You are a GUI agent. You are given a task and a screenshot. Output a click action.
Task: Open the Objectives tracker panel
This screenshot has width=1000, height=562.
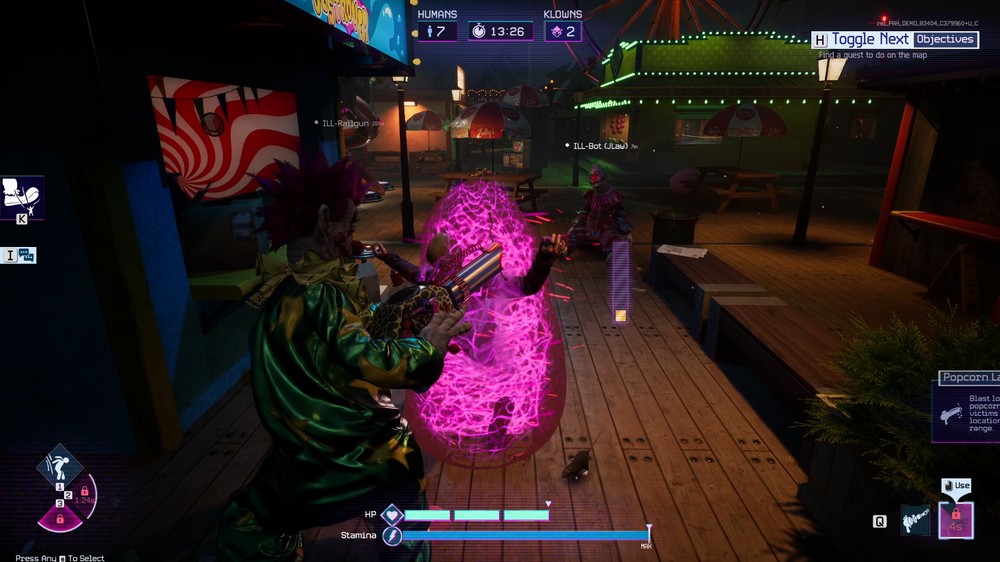[945, 39]
